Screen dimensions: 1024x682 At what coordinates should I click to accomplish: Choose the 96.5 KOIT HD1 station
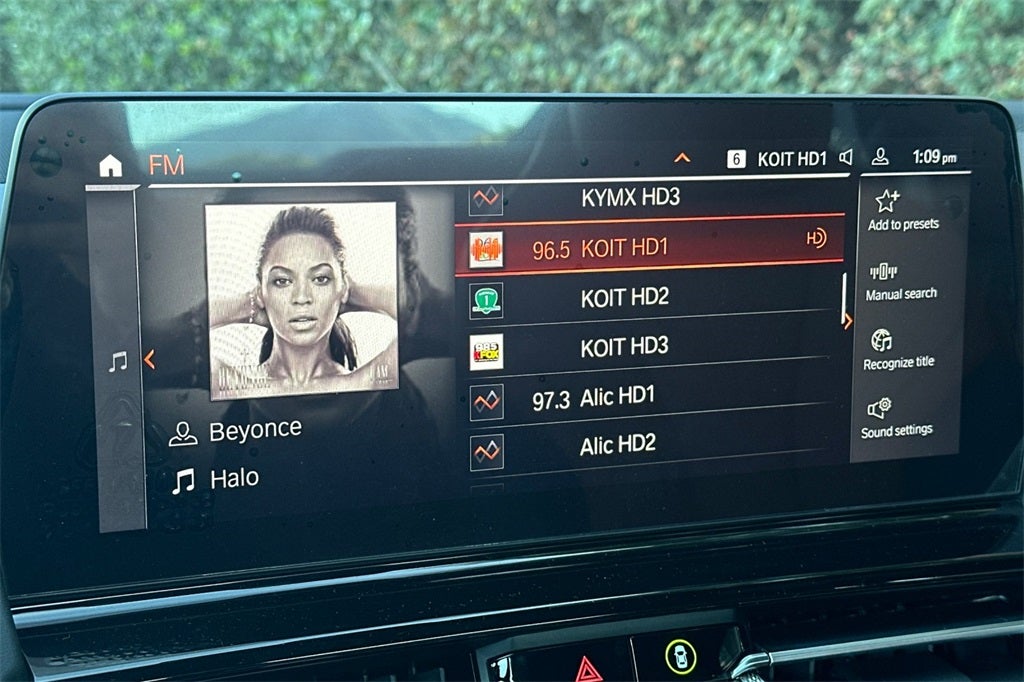tap(648, 248)
